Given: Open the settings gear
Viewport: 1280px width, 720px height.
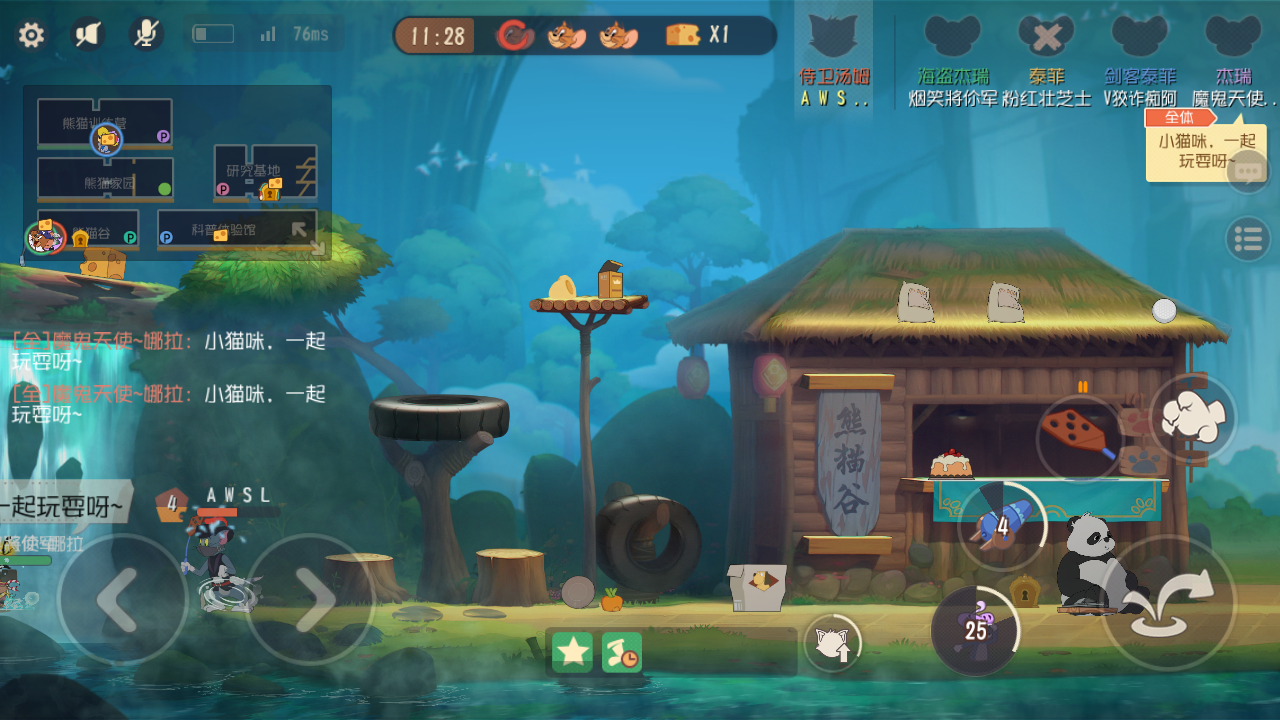Looking at the screenshot, I should [32, 34].
